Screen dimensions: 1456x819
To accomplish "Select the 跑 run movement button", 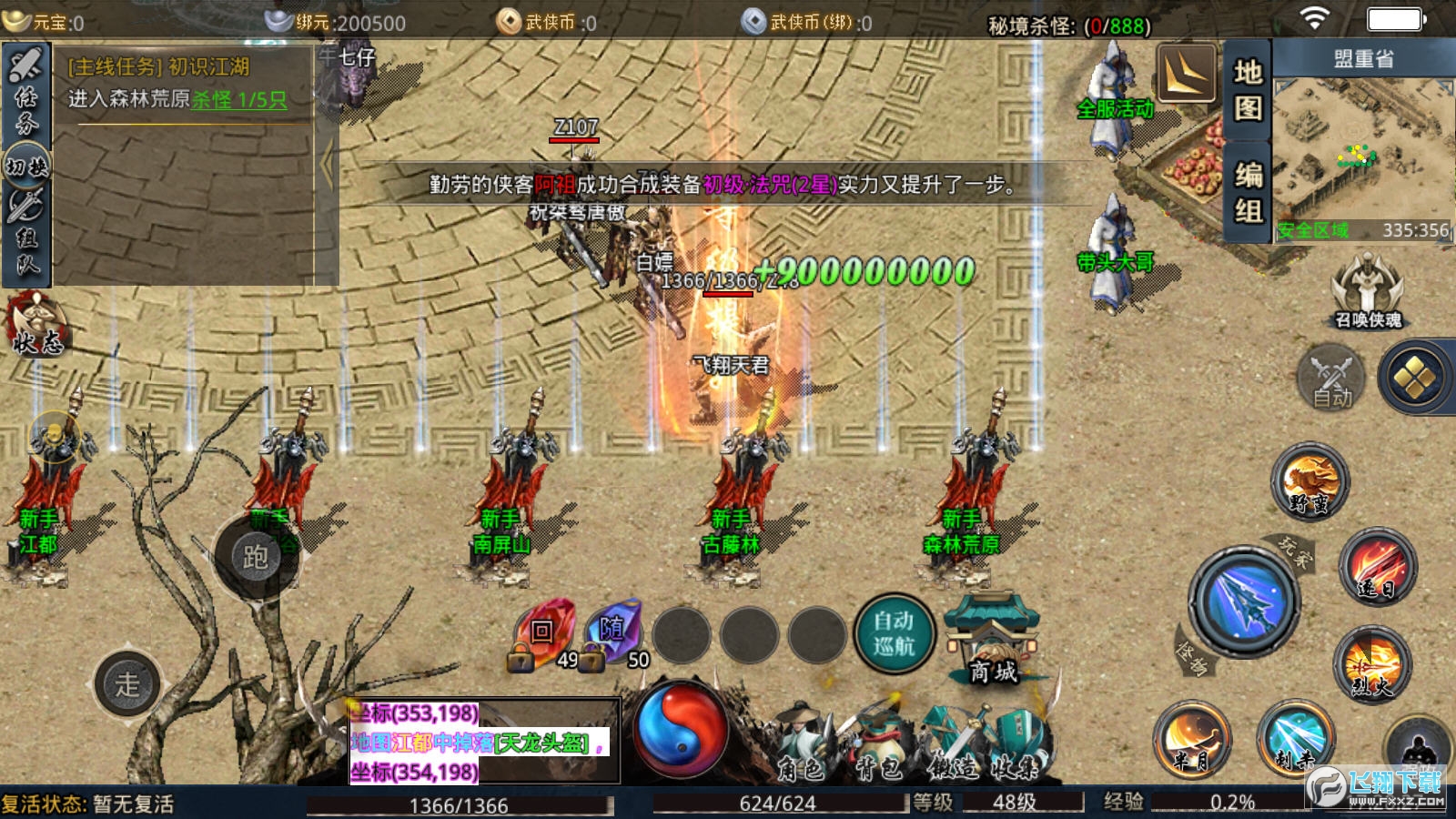I will pyautogui.click(x=255, y=556).
